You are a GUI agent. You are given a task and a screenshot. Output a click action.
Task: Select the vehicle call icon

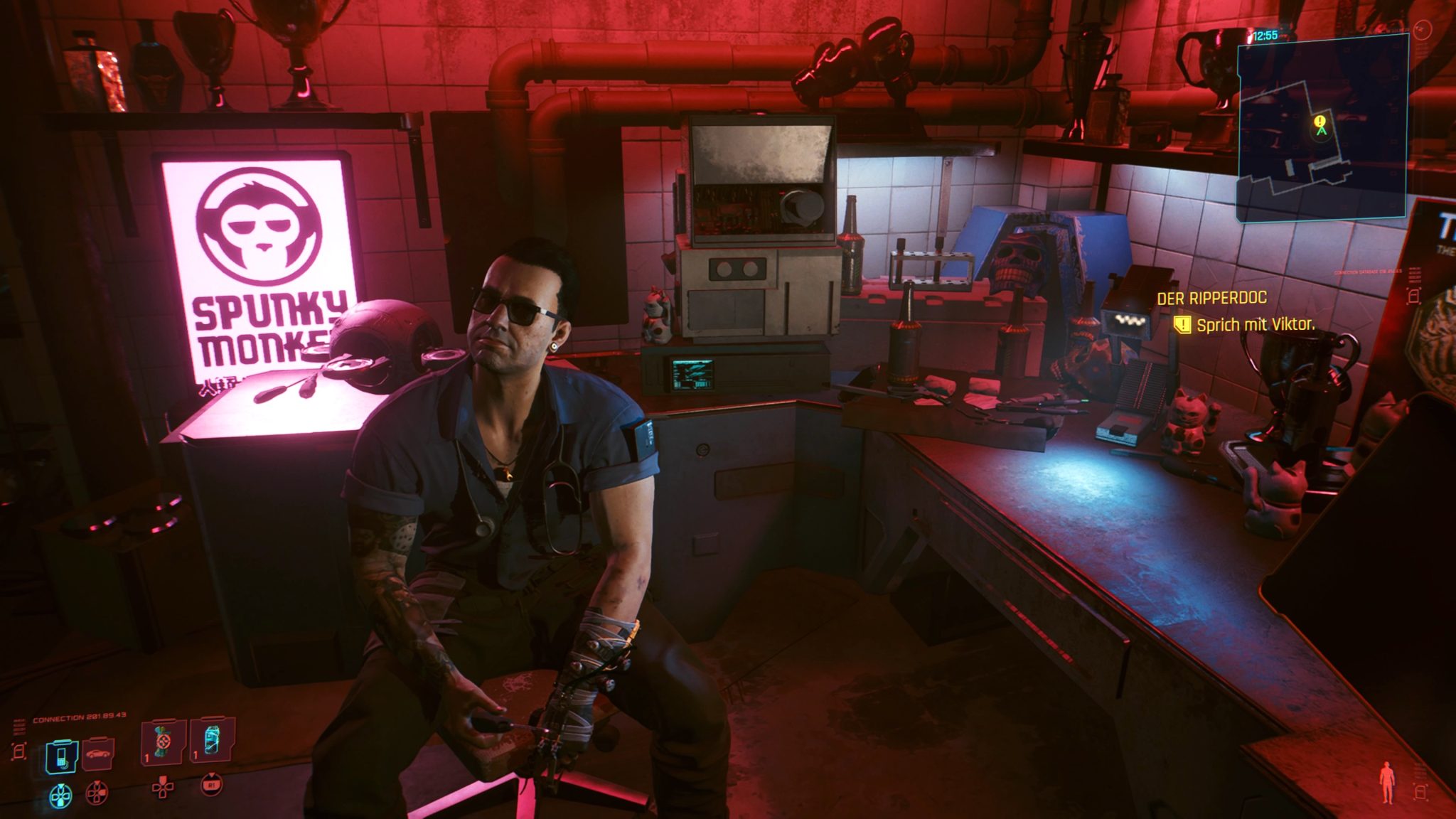coord(97,755)
